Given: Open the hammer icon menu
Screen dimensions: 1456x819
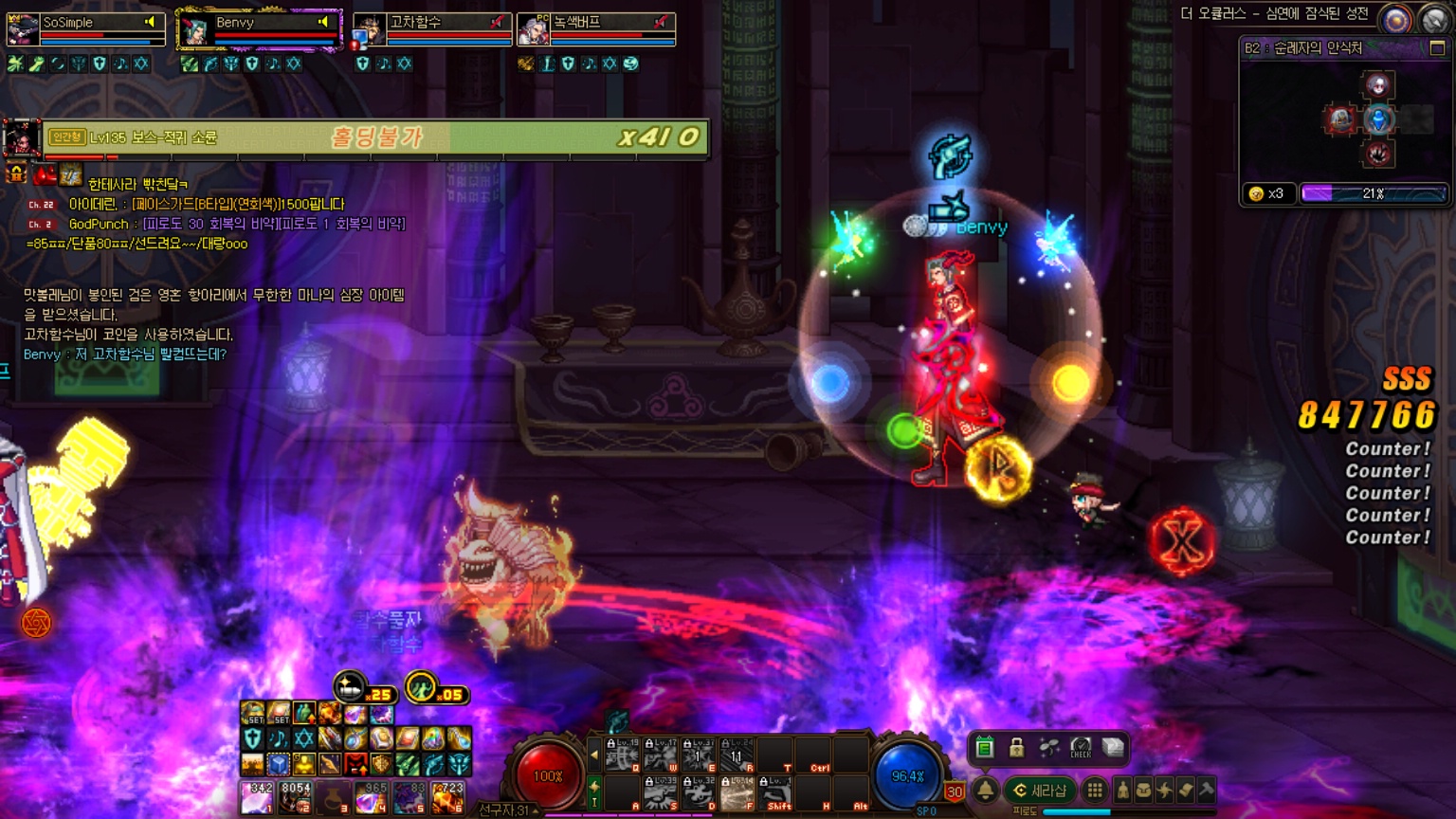Looking at the screenshot, I should click(x=1206, y=789).
